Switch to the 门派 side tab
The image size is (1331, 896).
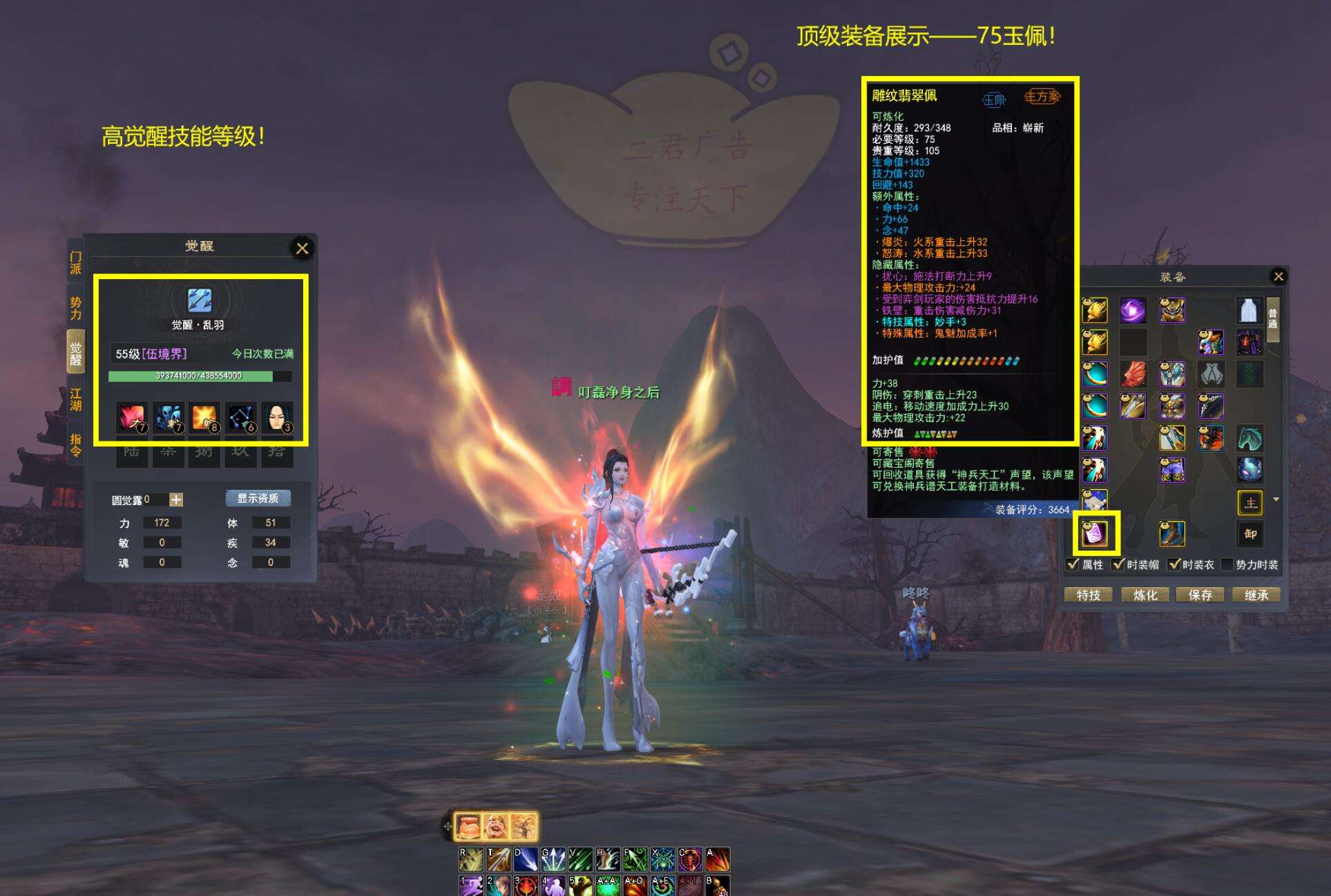pos(75,263)
